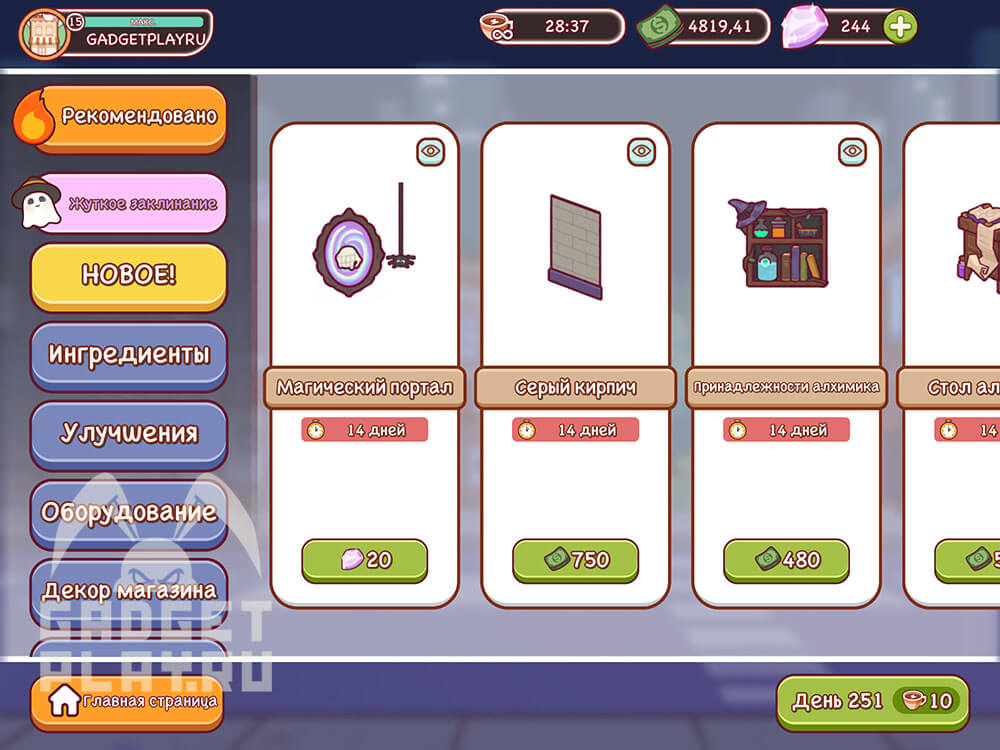The height and width of the screenshot is (750, 1000).
Task: Return to Главная страница
Action: point(126,701)
